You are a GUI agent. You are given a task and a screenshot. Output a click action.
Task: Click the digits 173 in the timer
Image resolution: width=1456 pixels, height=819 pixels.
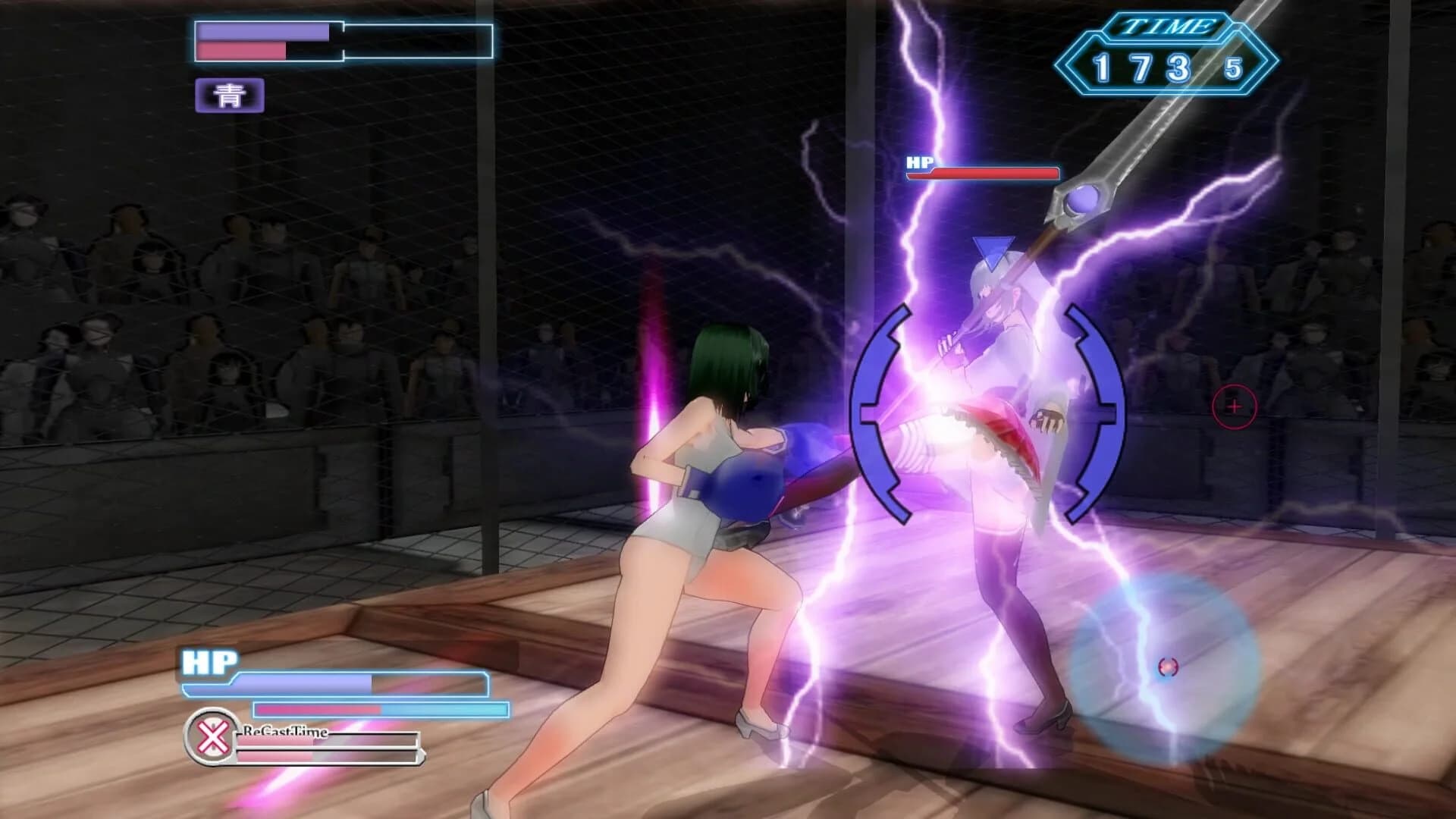1141,68
